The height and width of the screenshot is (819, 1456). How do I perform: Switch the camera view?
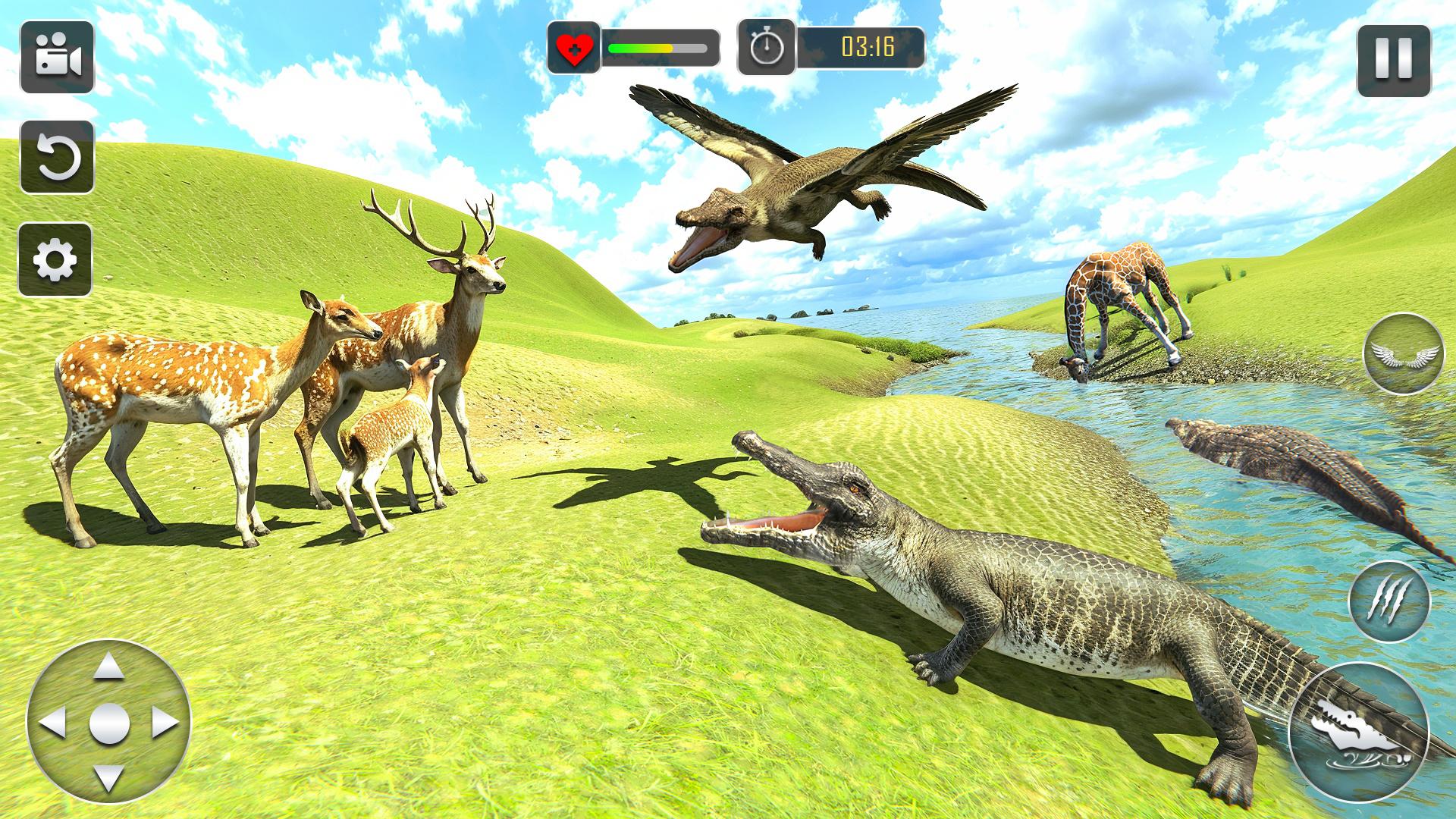pos(57,58)
